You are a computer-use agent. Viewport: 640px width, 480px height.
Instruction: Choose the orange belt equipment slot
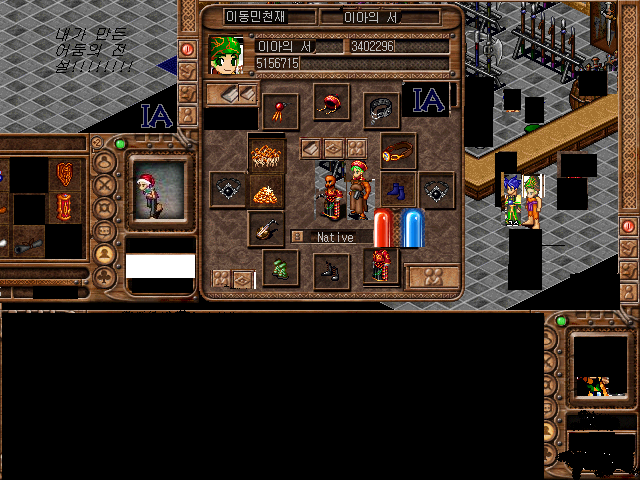point(397,152)
